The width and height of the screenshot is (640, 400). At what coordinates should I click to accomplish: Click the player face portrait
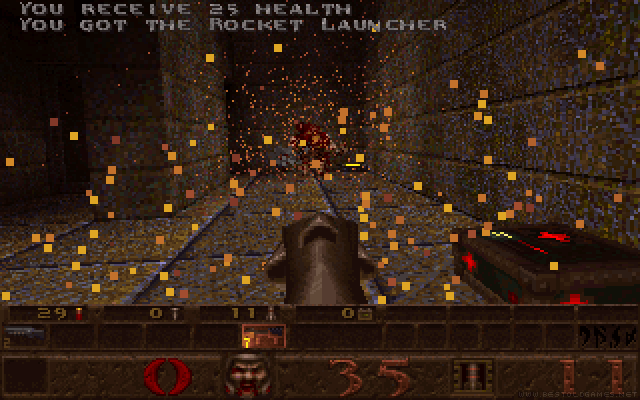245,376
